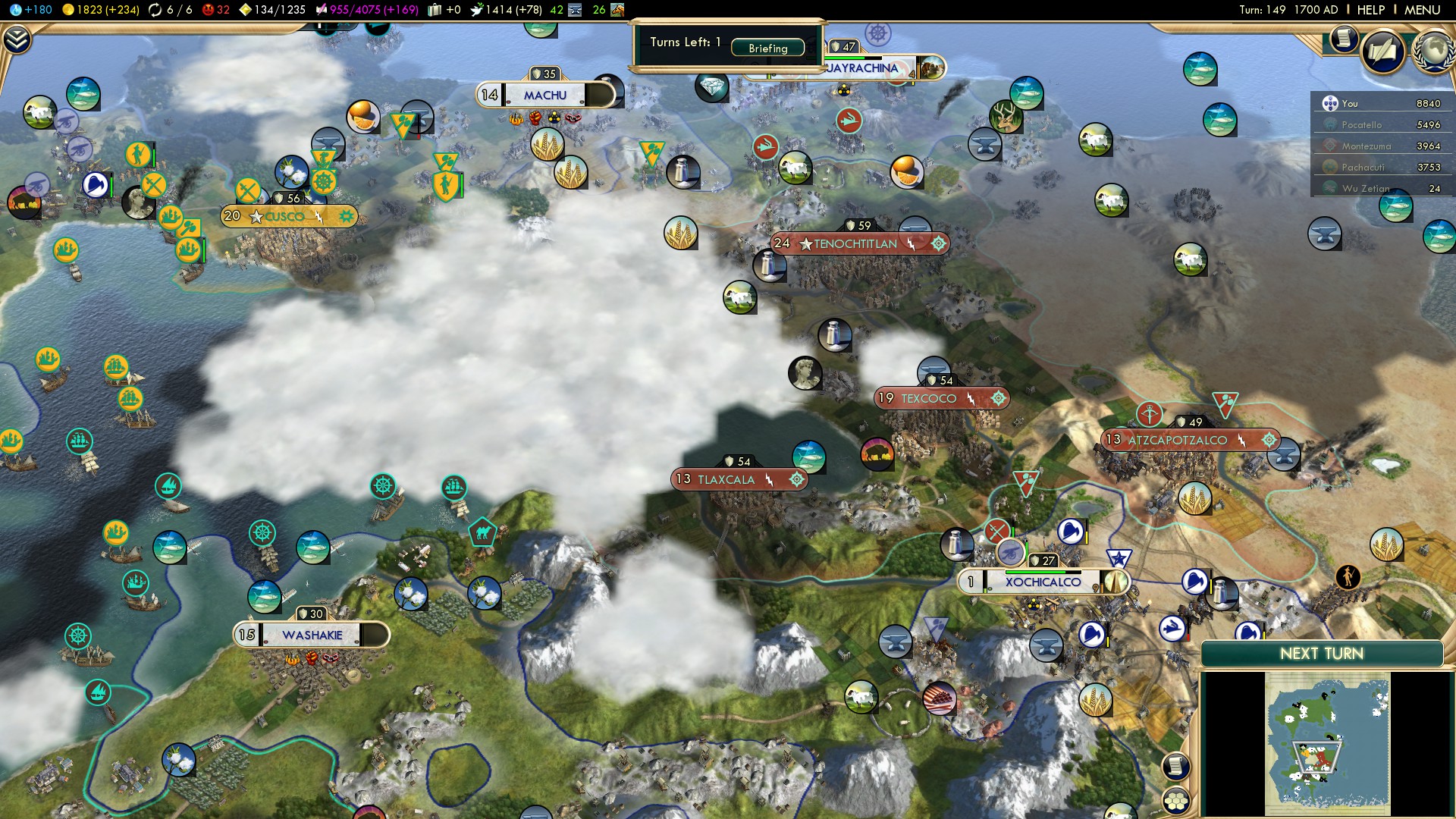End the turn with NEXT TURN
1456x819 pixels.
pos(1321,654)
